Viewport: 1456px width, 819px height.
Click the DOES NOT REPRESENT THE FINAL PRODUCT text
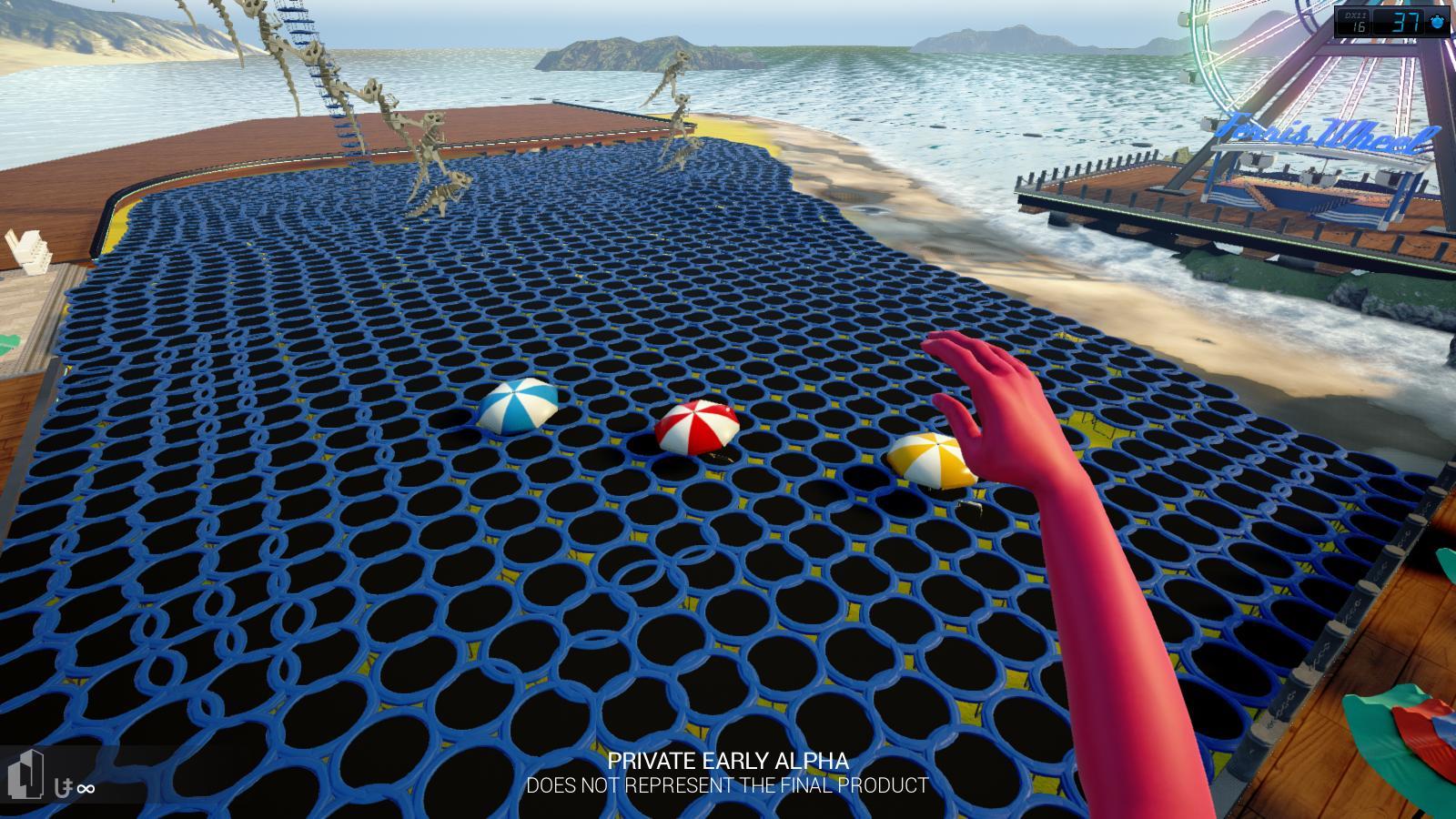tap(728, 782)
